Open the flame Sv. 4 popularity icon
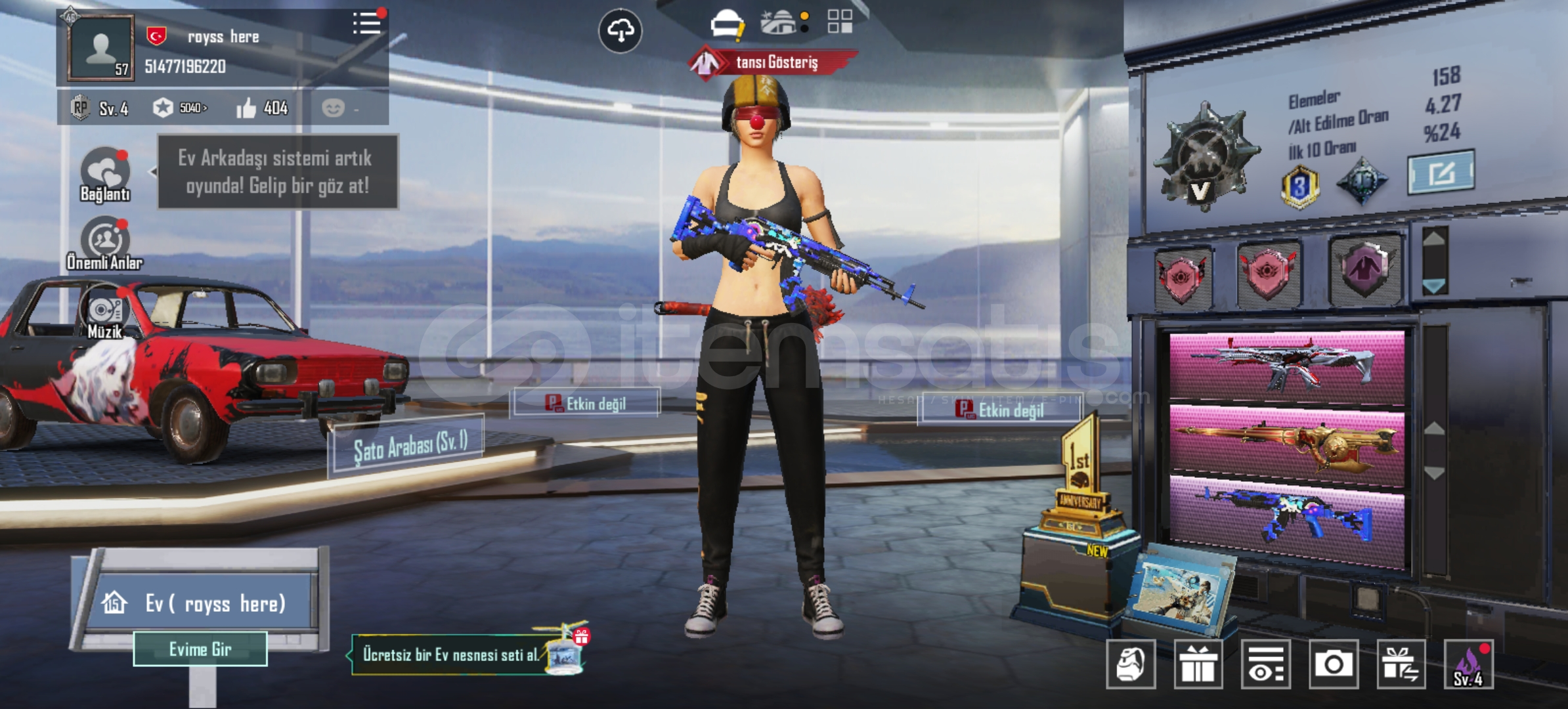The width and height of the screenshot is (1568, 709). pyautogui.click(x=1469, y=664)
